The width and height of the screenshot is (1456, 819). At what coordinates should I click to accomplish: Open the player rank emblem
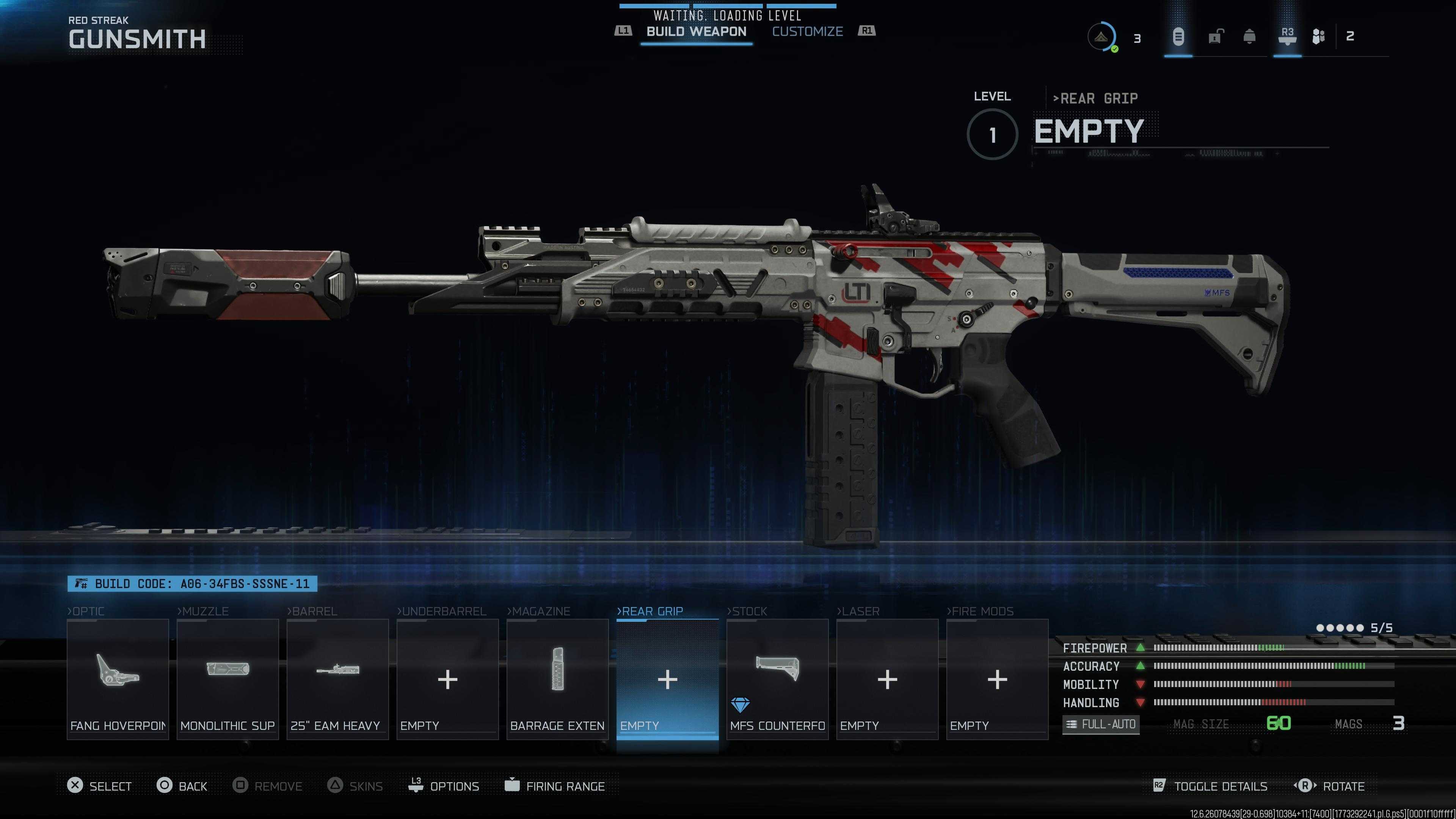(1101, 37)
